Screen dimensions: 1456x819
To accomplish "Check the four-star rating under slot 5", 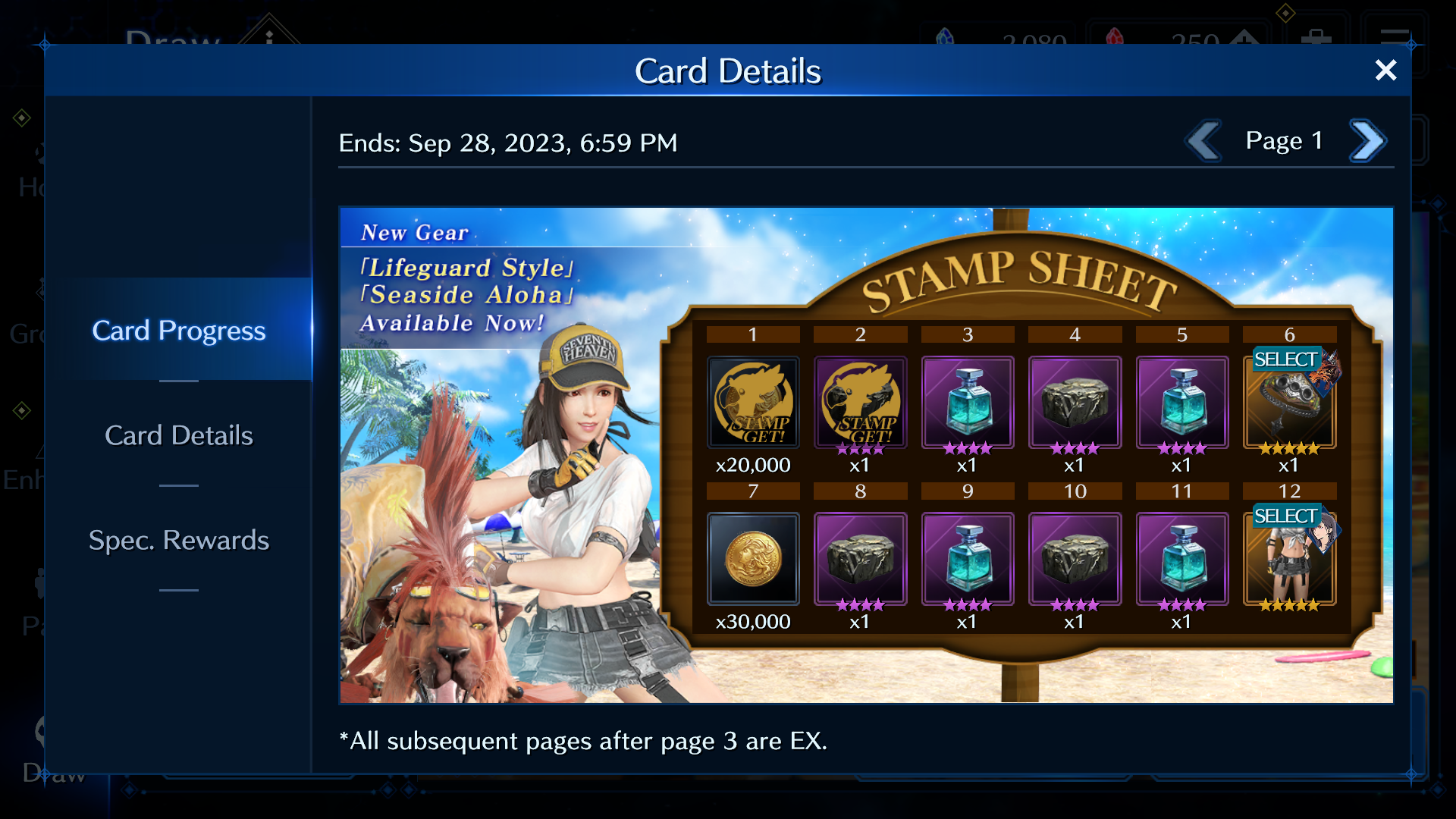I will coord(1182,448).
